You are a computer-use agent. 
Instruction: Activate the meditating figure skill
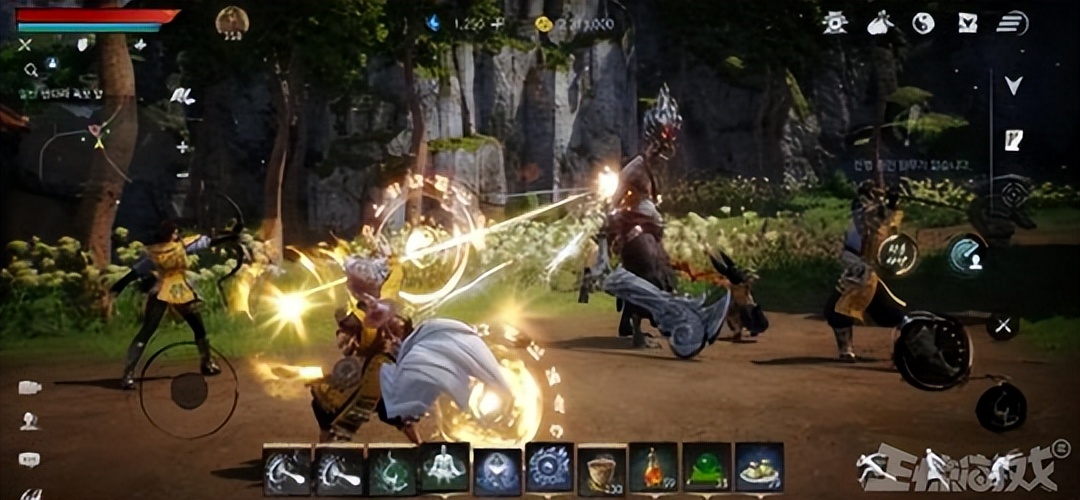click(443, 468)
